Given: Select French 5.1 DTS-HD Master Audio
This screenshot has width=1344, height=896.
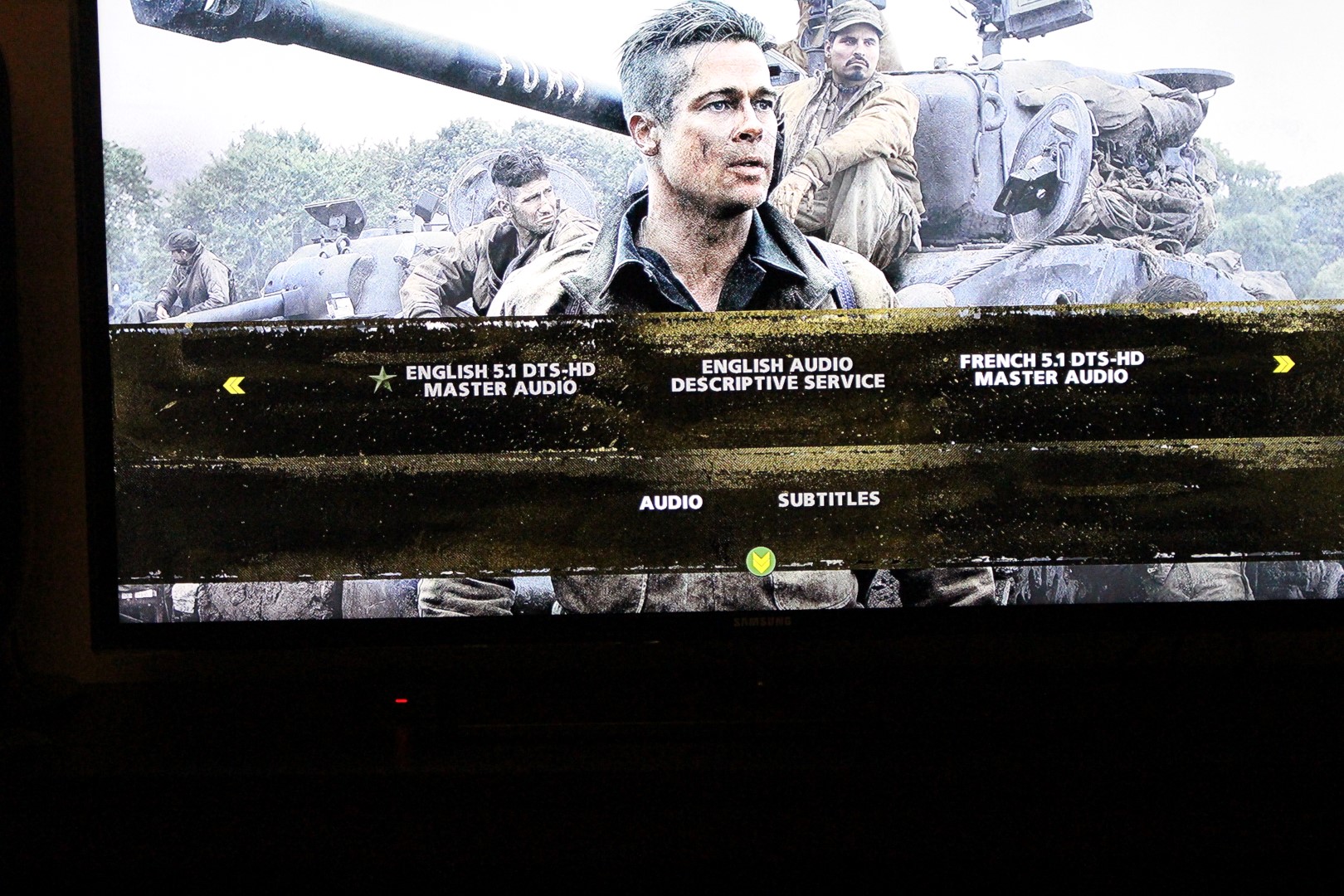Looking at the screenshot, I should point(1051,368).
